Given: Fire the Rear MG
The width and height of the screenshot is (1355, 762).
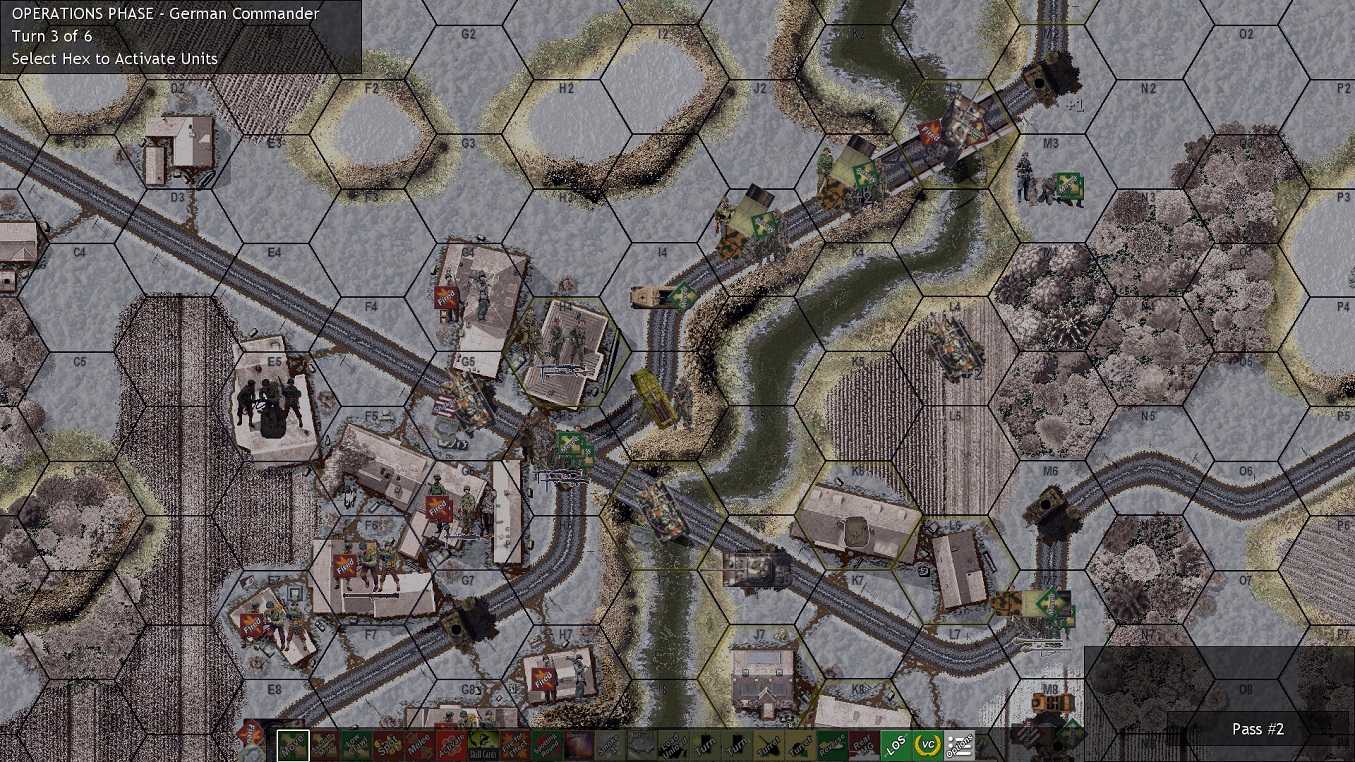Looking at the screenshot, I should point(866,745).
